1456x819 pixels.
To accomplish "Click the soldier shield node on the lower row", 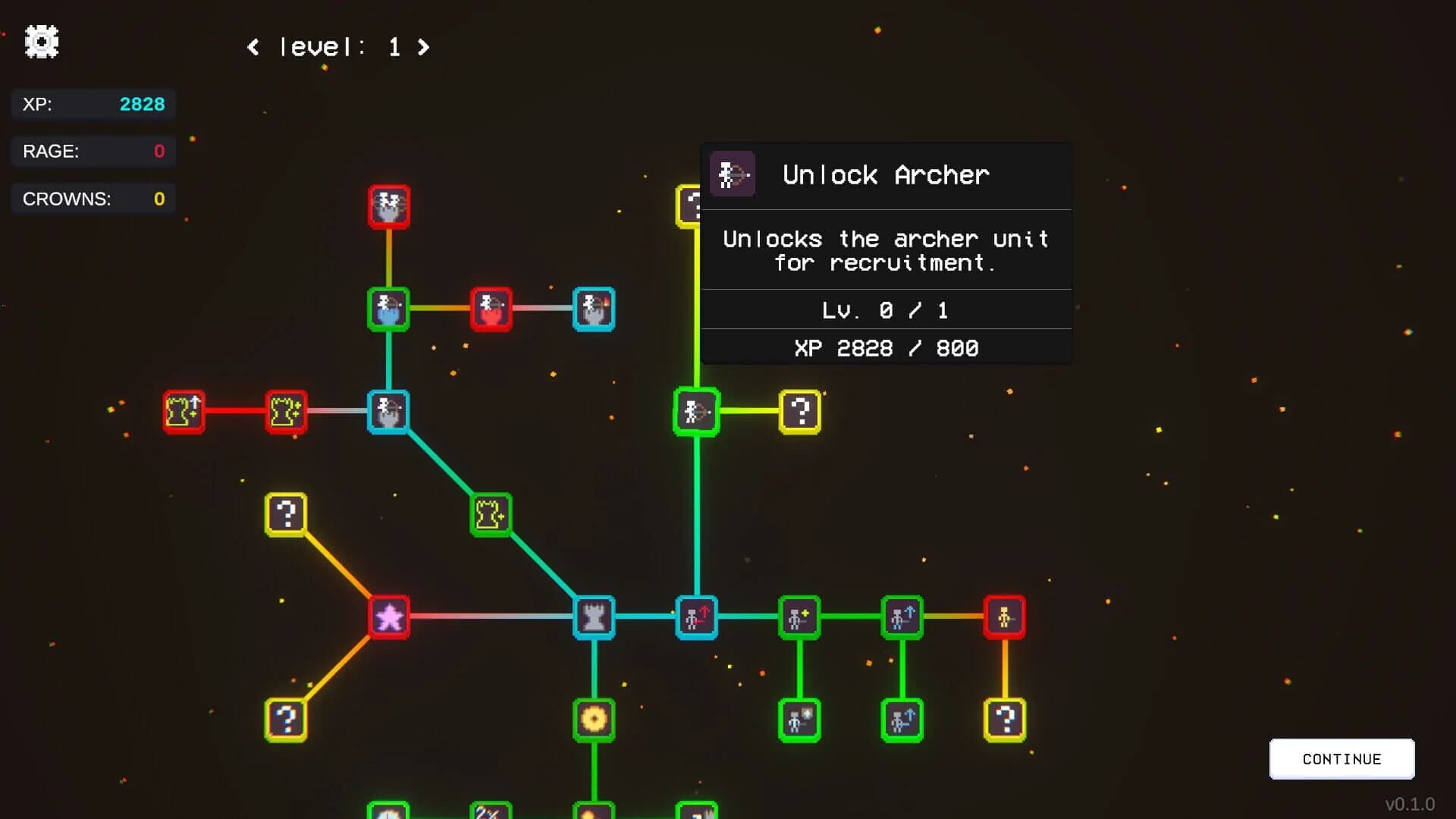I will tap(800, 720).
